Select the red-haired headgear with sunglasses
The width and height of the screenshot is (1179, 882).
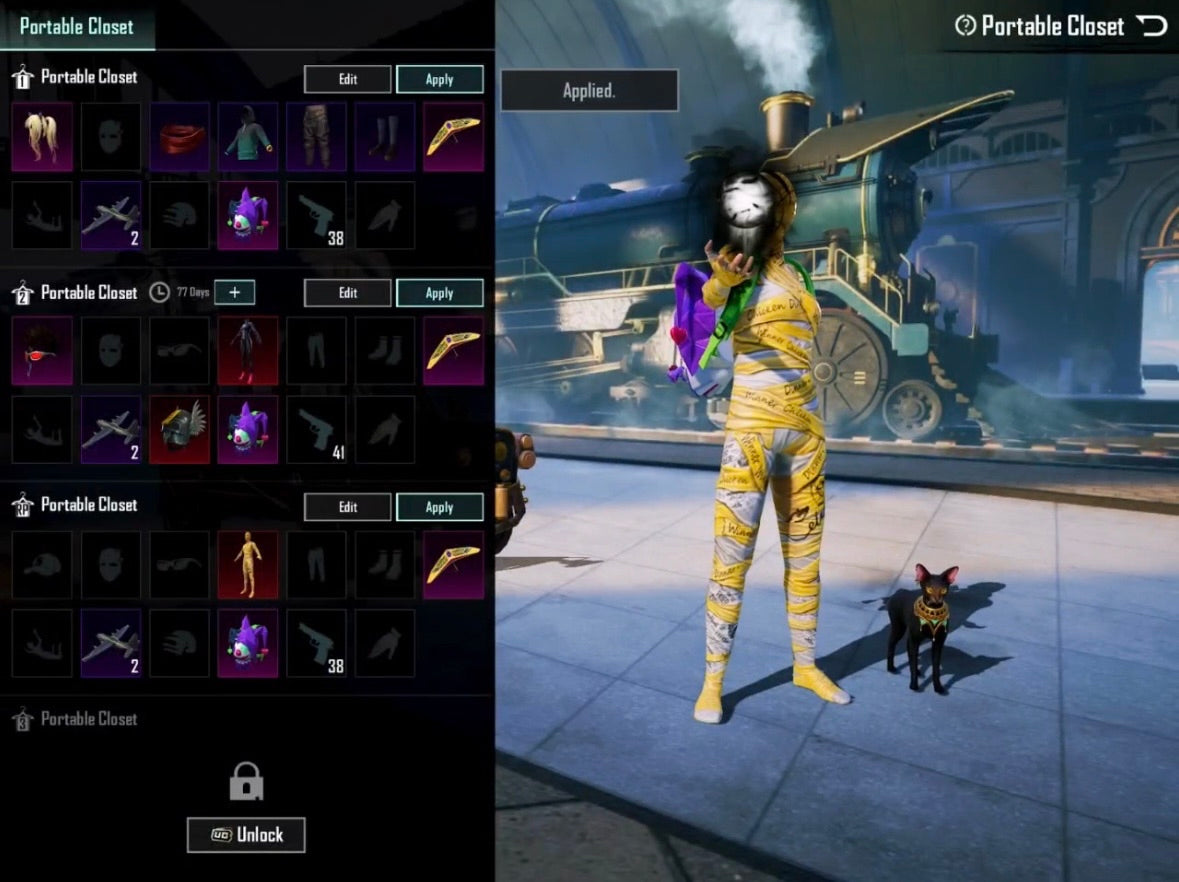(x=42, y=351)
